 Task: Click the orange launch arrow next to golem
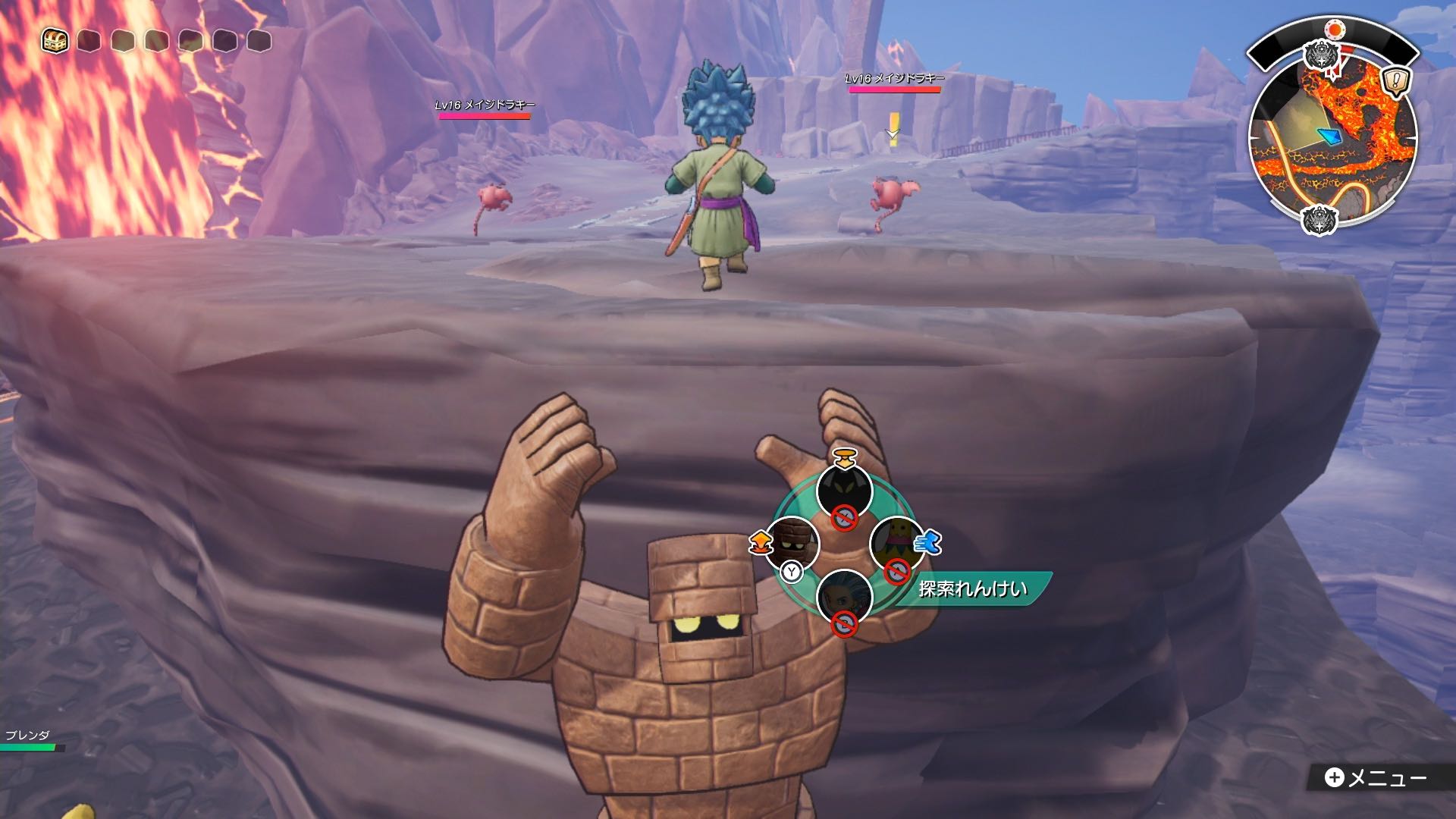click(x=761, y=543)
